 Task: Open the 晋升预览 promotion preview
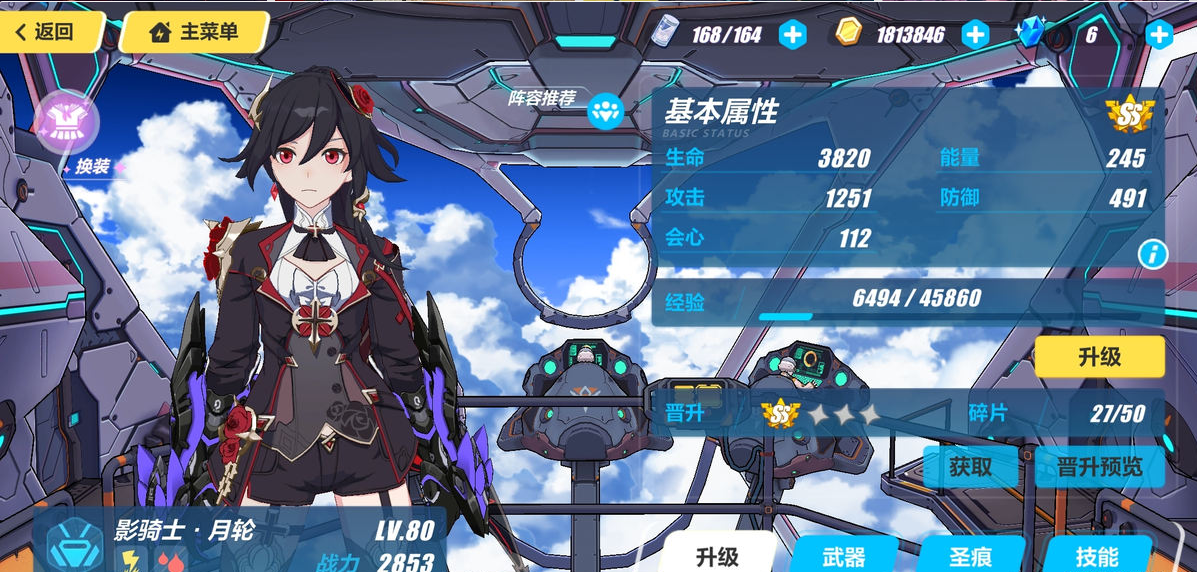pyautogui.click(x=1099, y=466)
